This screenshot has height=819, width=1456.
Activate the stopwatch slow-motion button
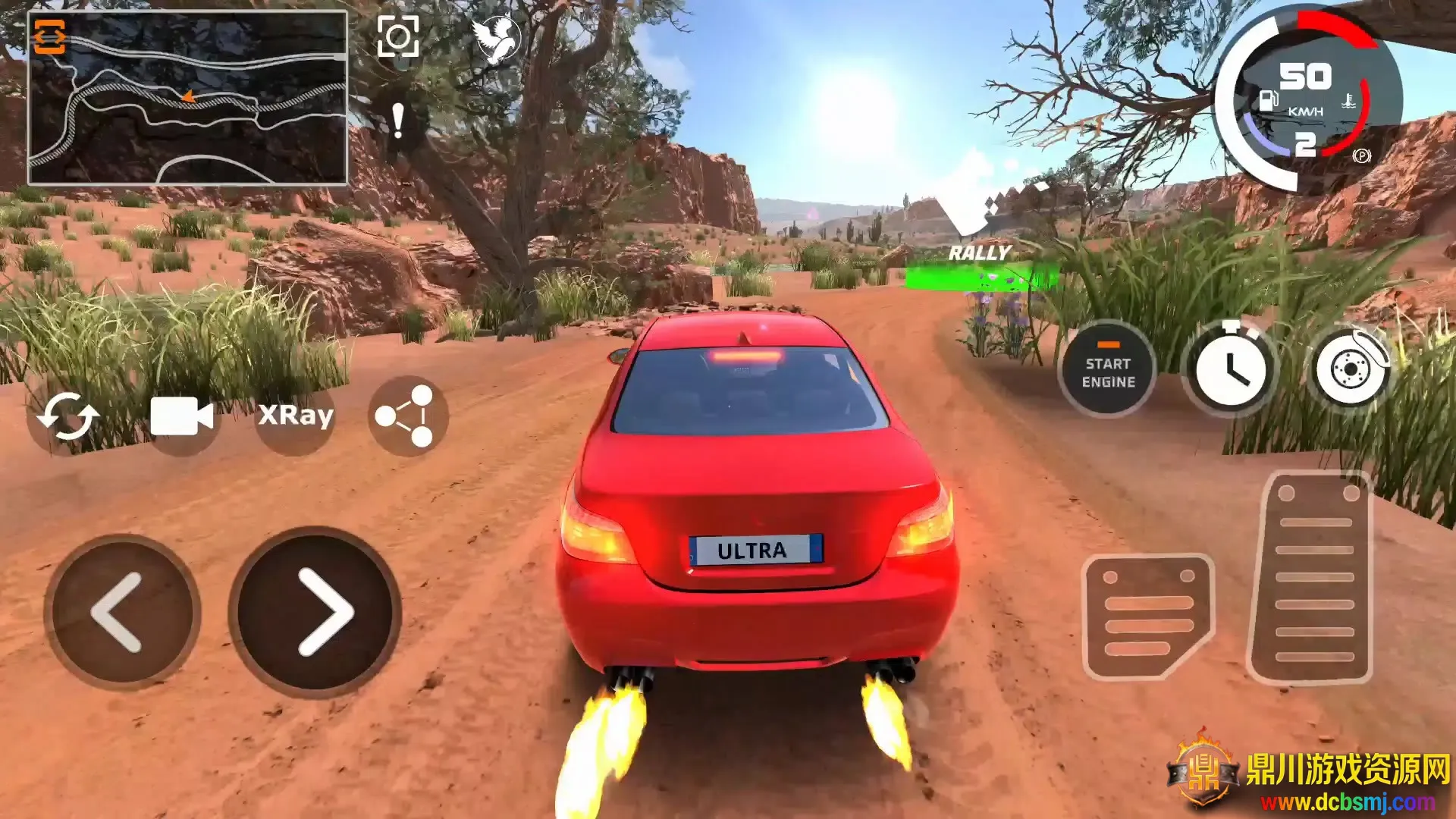click(x=1230, y=370)
